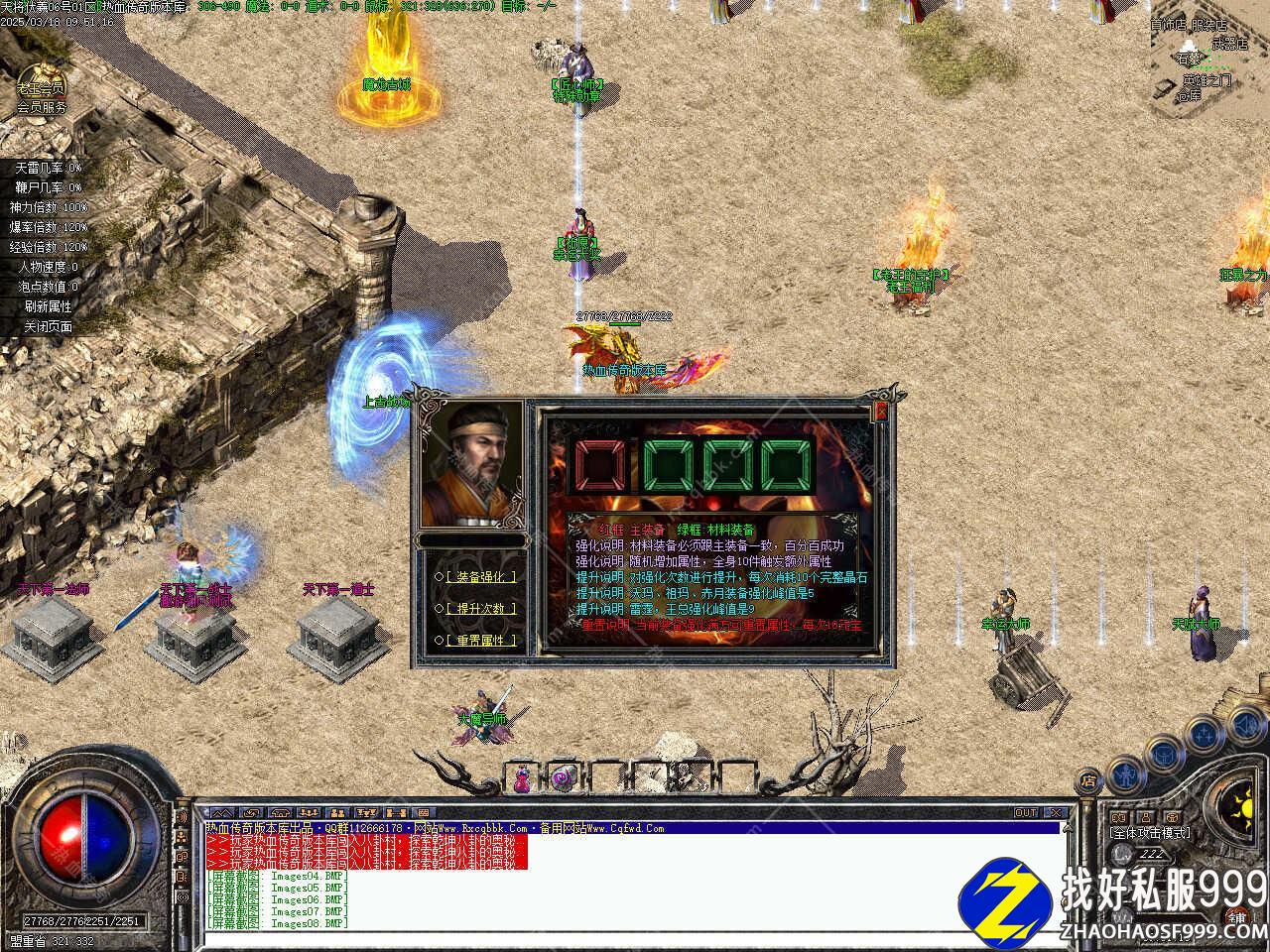Open the skills star round button
This screenshot has height=952, width=1270.
coord(1204,734)
